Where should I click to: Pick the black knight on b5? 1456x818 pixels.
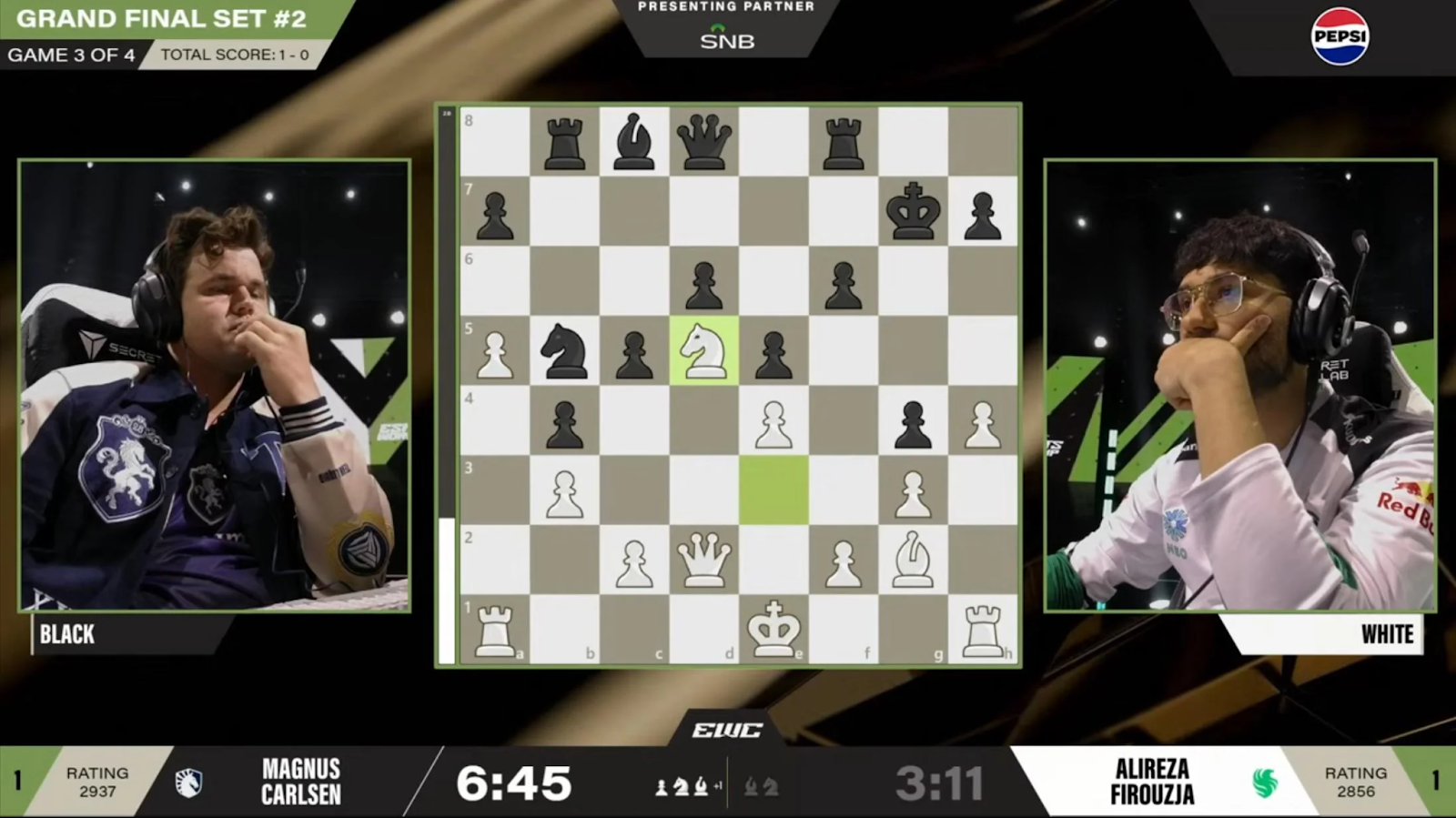[x=564, y=351]
